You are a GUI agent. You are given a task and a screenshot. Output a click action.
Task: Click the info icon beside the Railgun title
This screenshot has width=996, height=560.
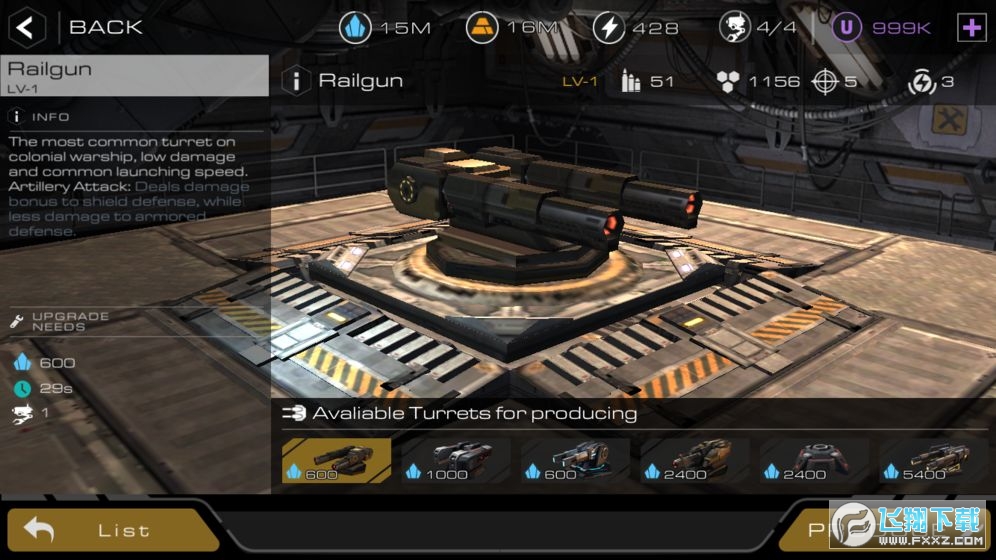(x=295, y=81)
